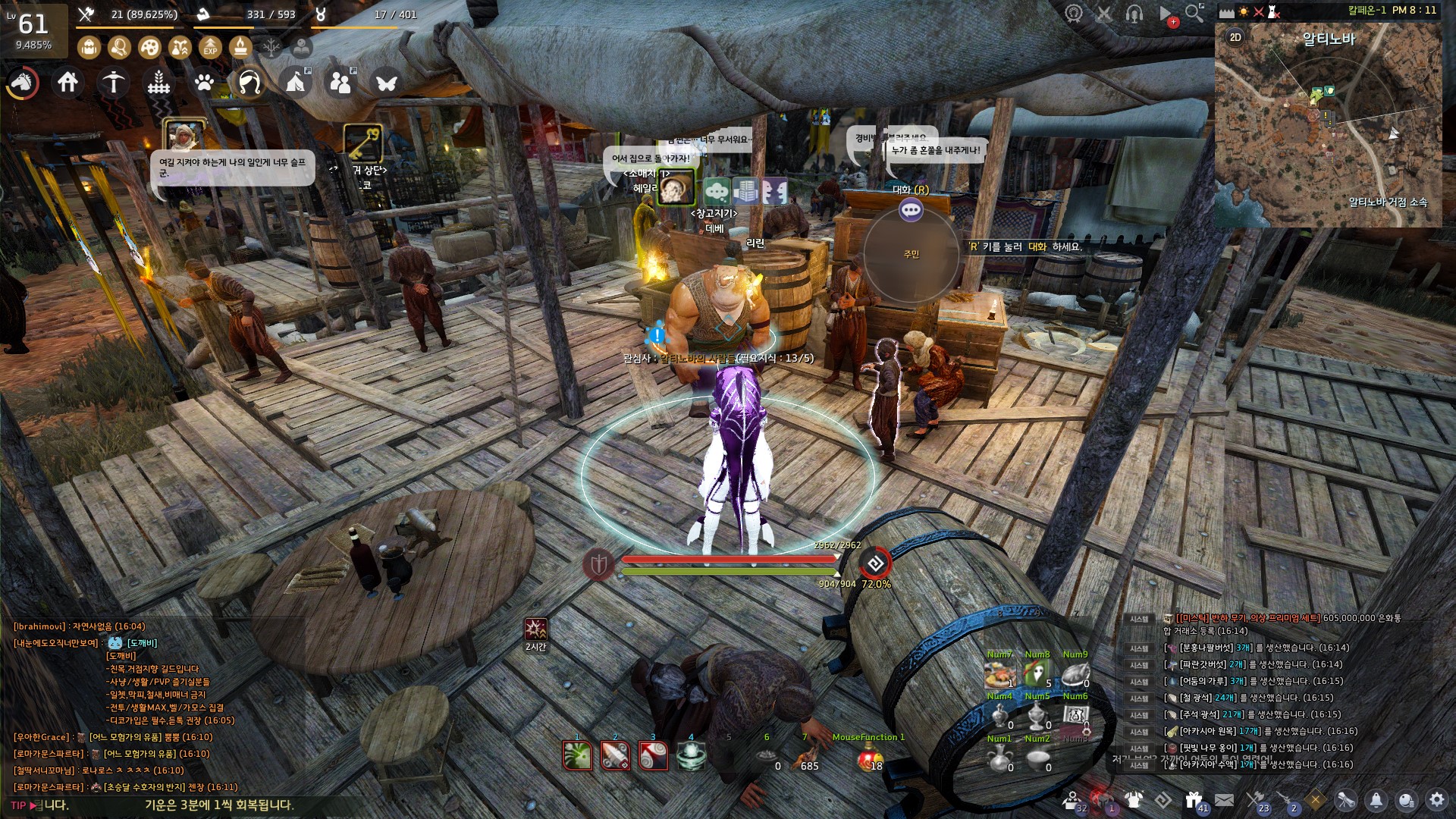The width and height of the screenshot is (1456, 819).
Task: Click the headset voice chat icon
Action: click(1134, 13)
